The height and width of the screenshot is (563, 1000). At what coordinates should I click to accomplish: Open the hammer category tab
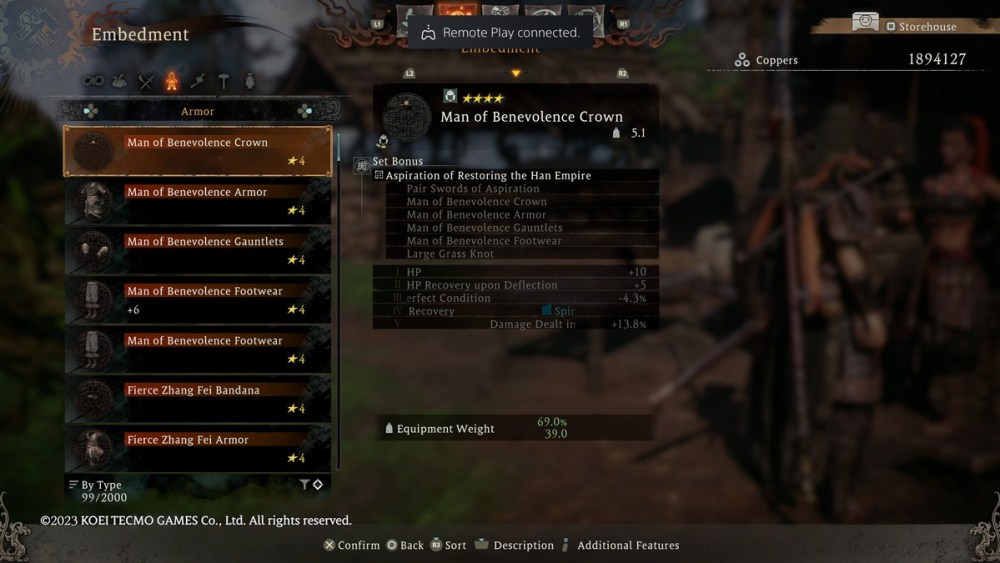(x=224, y=82)
